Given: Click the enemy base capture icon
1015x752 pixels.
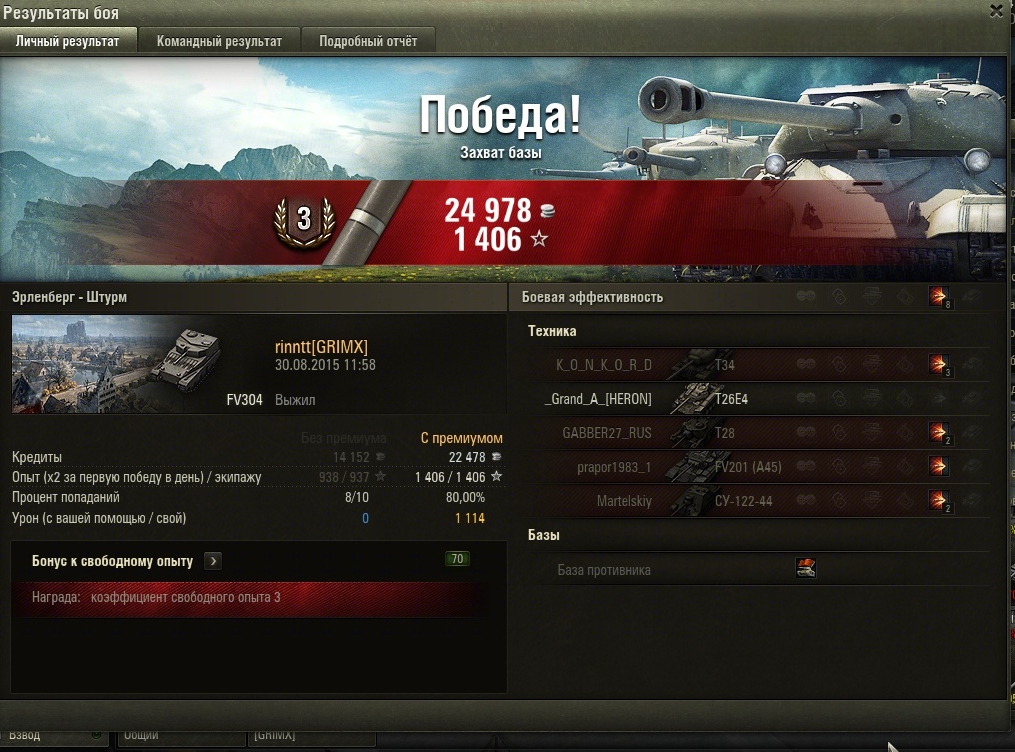Looking at the screenshot, I should click(x=806, y=569).
